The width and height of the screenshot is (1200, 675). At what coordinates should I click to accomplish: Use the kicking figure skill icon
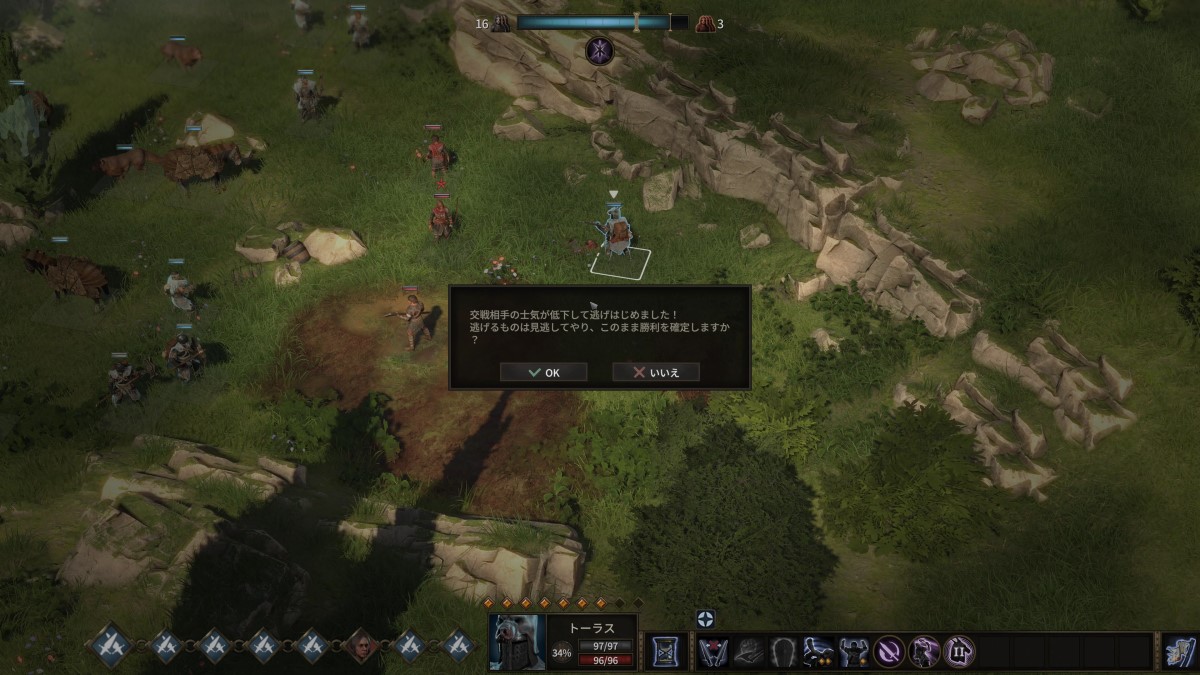pos(819,652)
